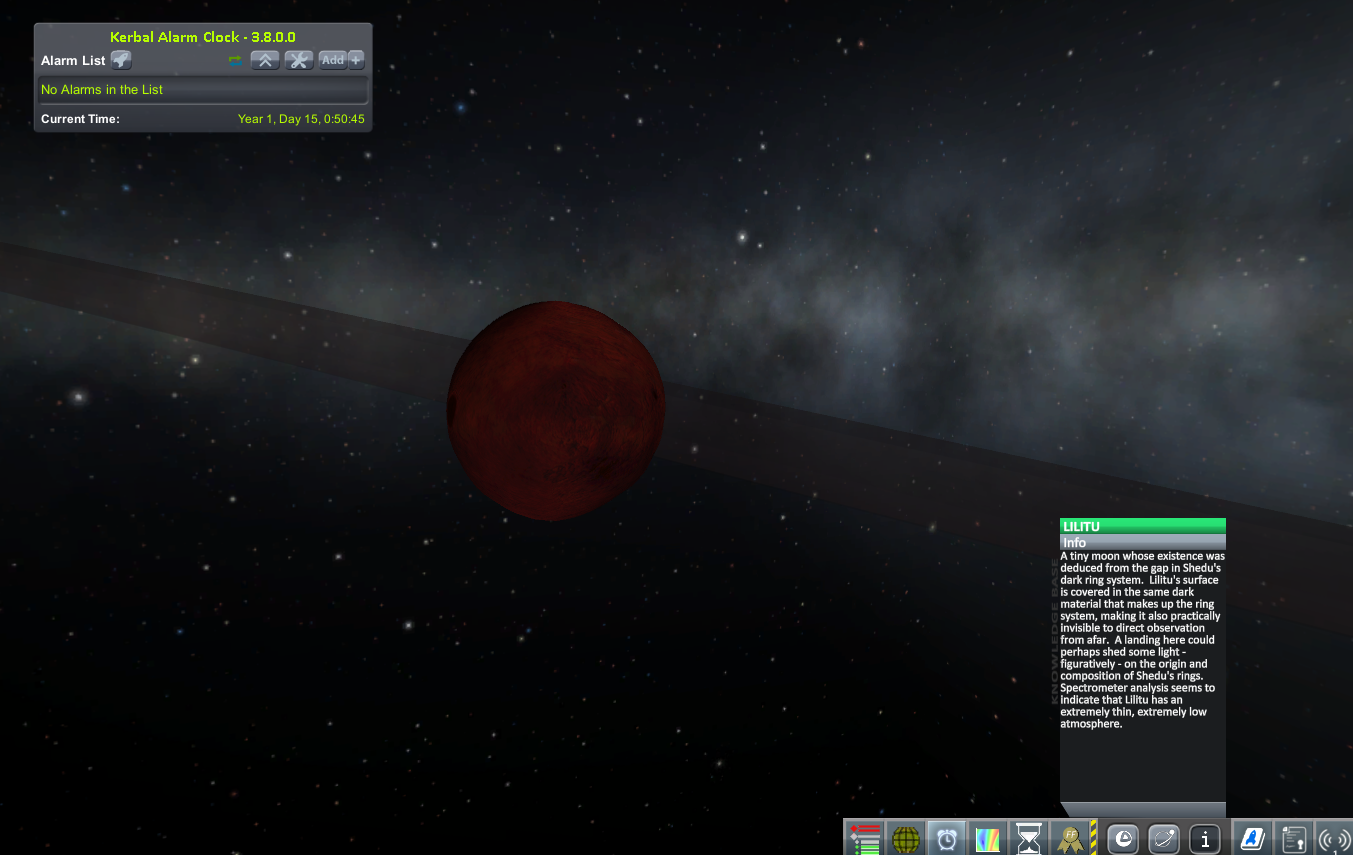Collapse the LILITU panel header
The image size is (1353, 855).
[1141, 525]
